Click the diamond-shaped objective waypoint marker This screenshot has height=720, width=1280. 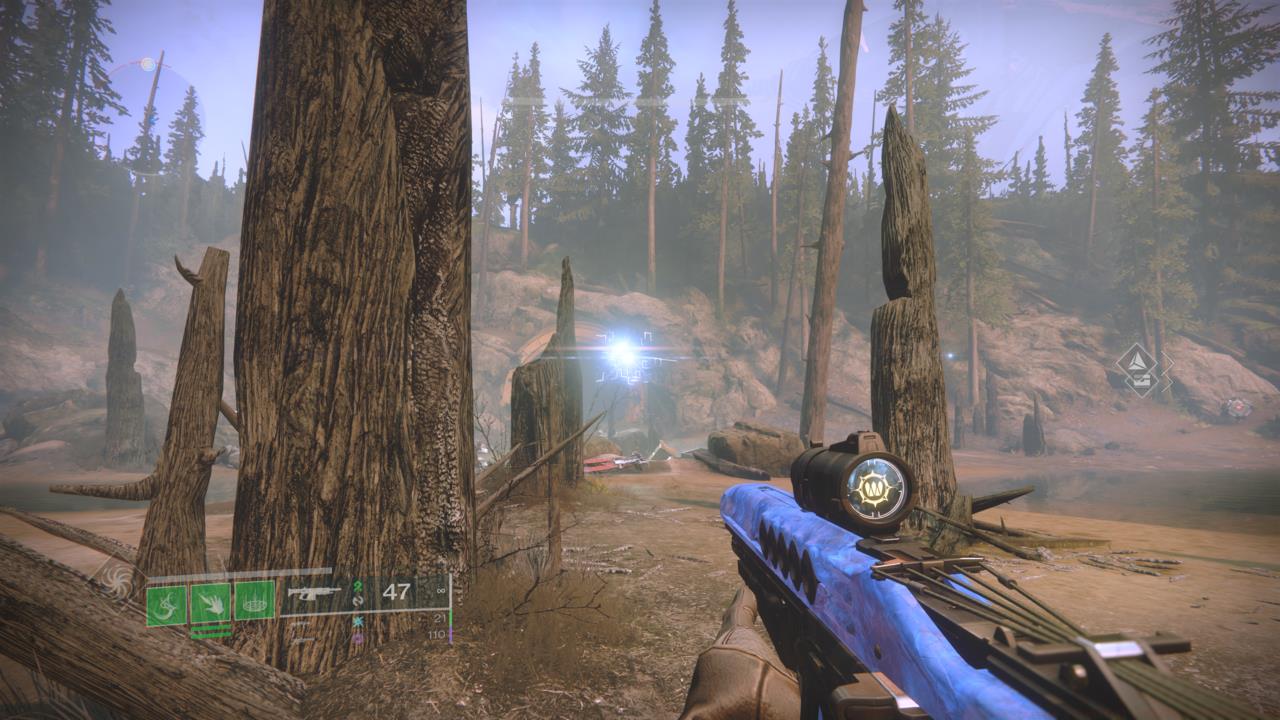[1145, 369]
